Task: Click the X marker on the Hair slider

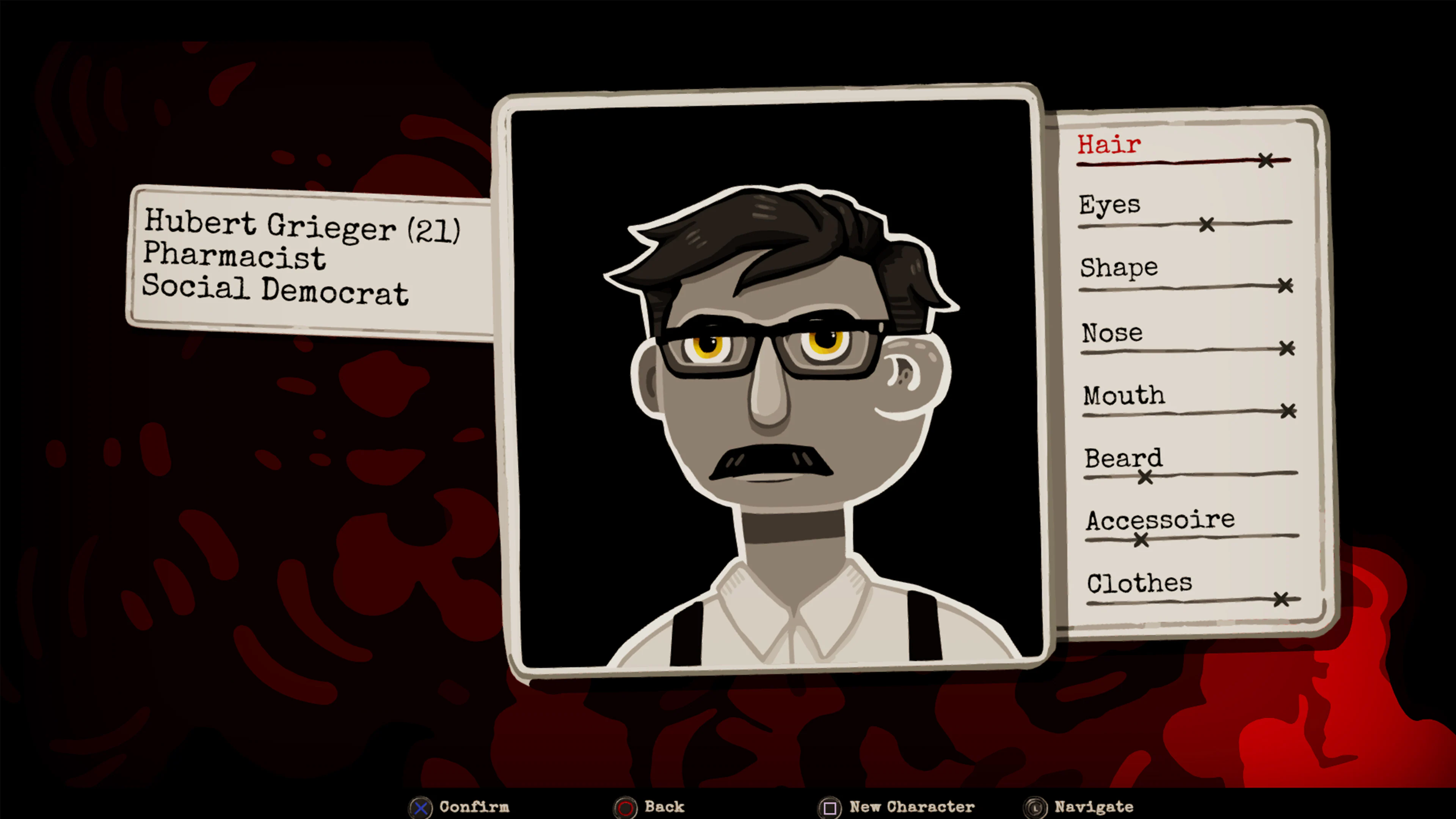Action: [1266, 160]
